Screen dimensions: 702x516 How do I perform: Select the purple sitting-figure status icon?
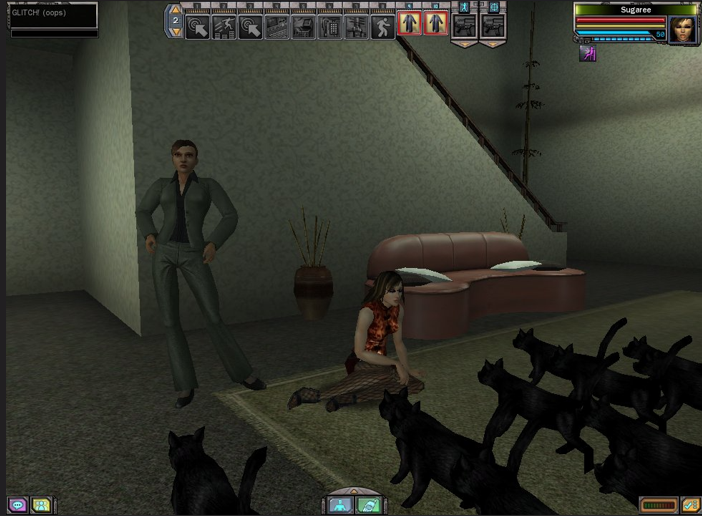click(x=588, y=54)
